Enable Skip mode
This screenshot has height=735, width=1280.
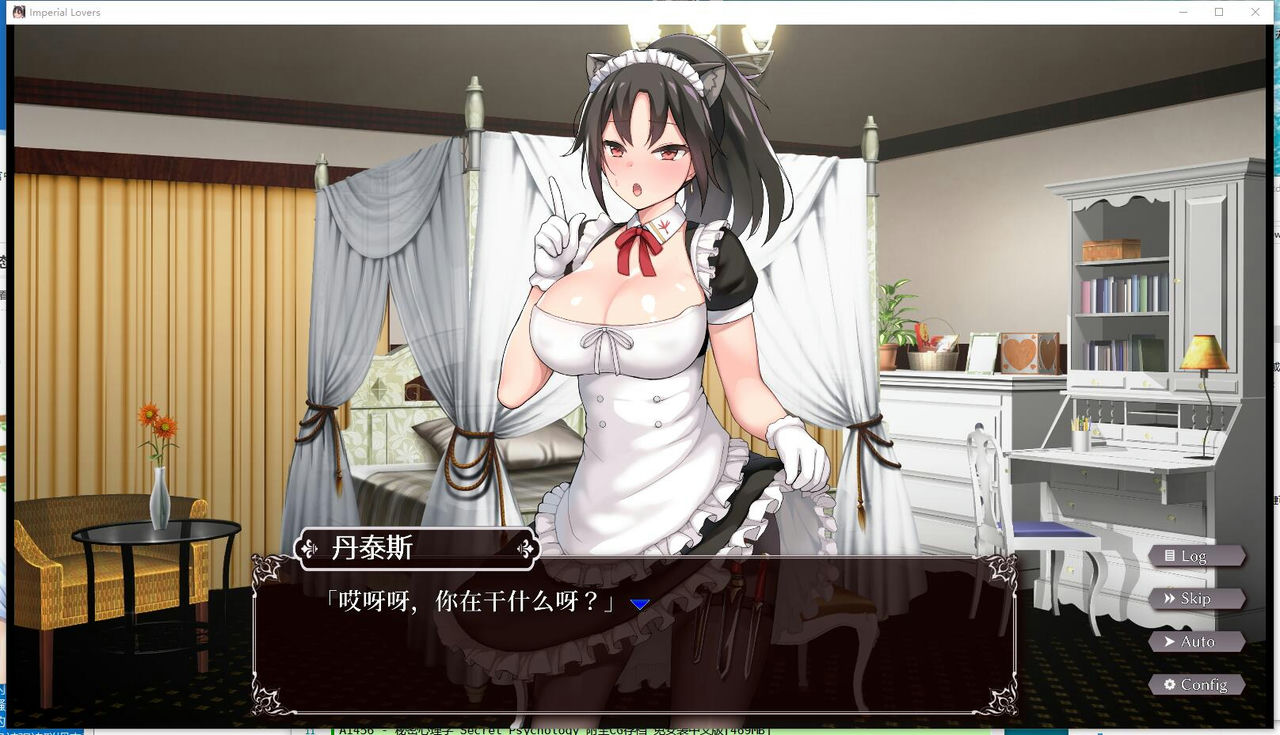(x=1197, y=598)
